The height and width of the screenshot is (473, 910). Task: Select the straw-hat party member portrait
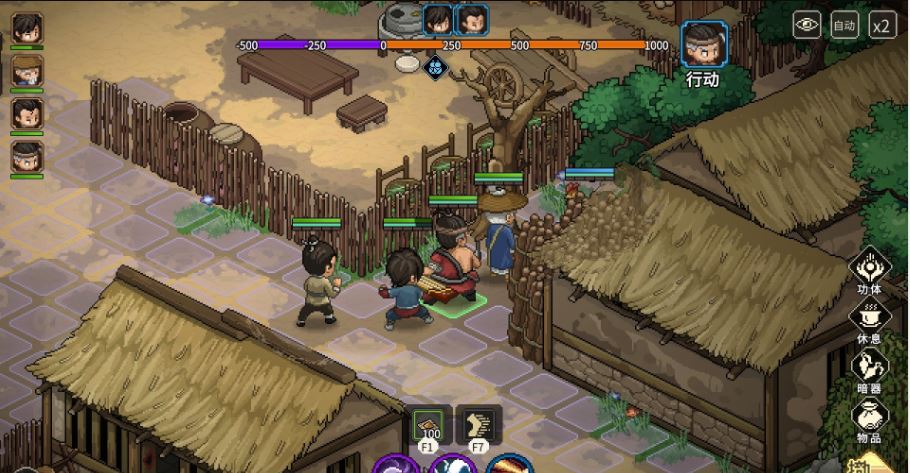(x=27, y=70)
